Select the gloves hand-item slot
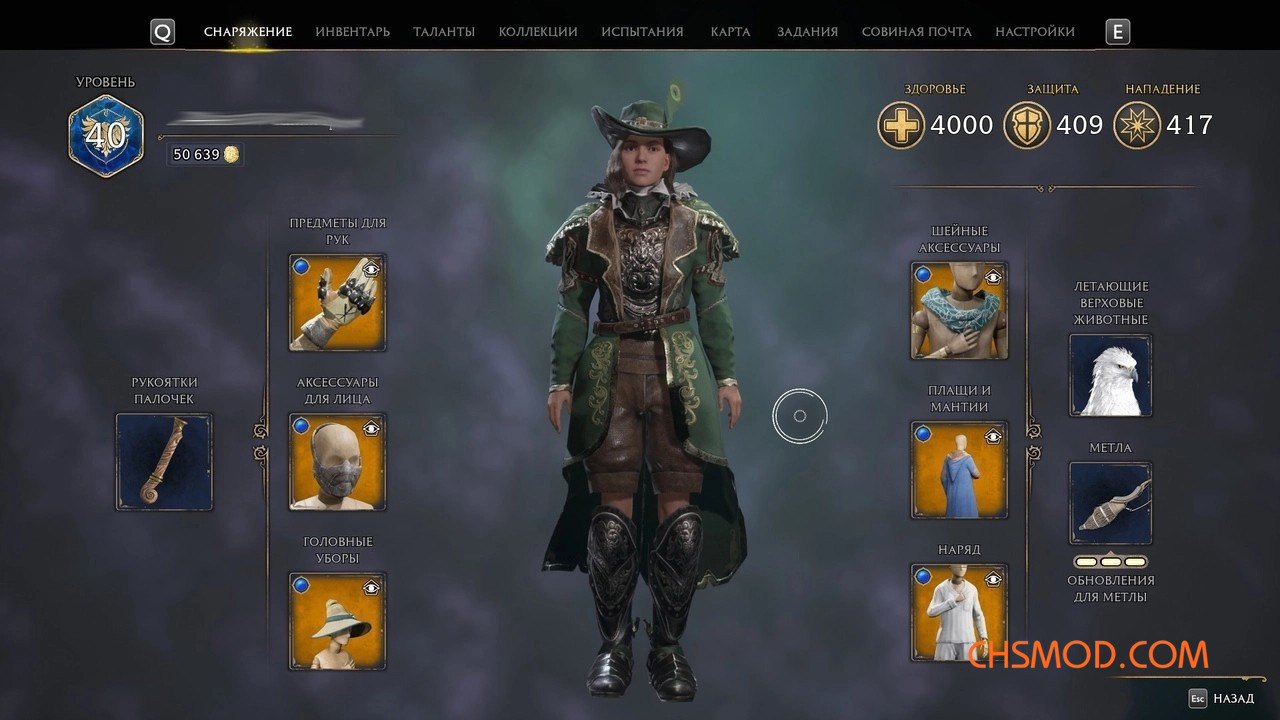 click(337, 303)
